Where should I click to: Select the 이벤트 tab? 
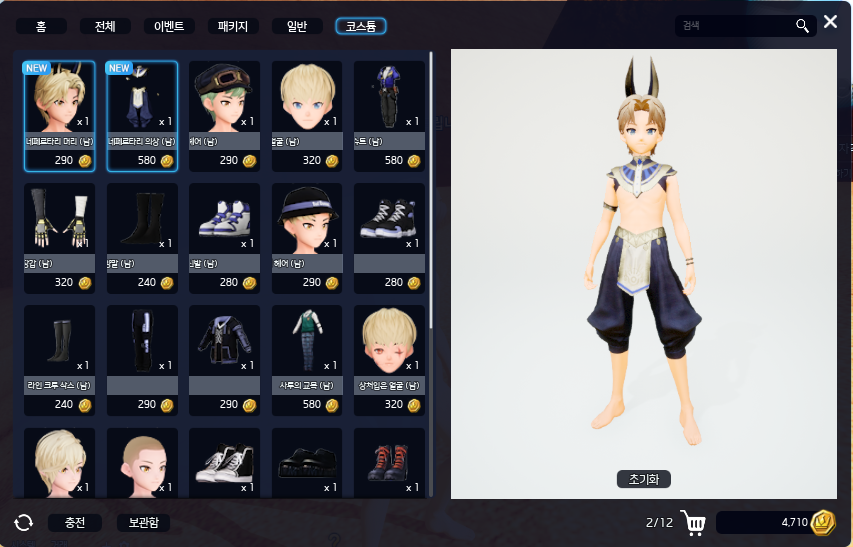tap(169, 27)
